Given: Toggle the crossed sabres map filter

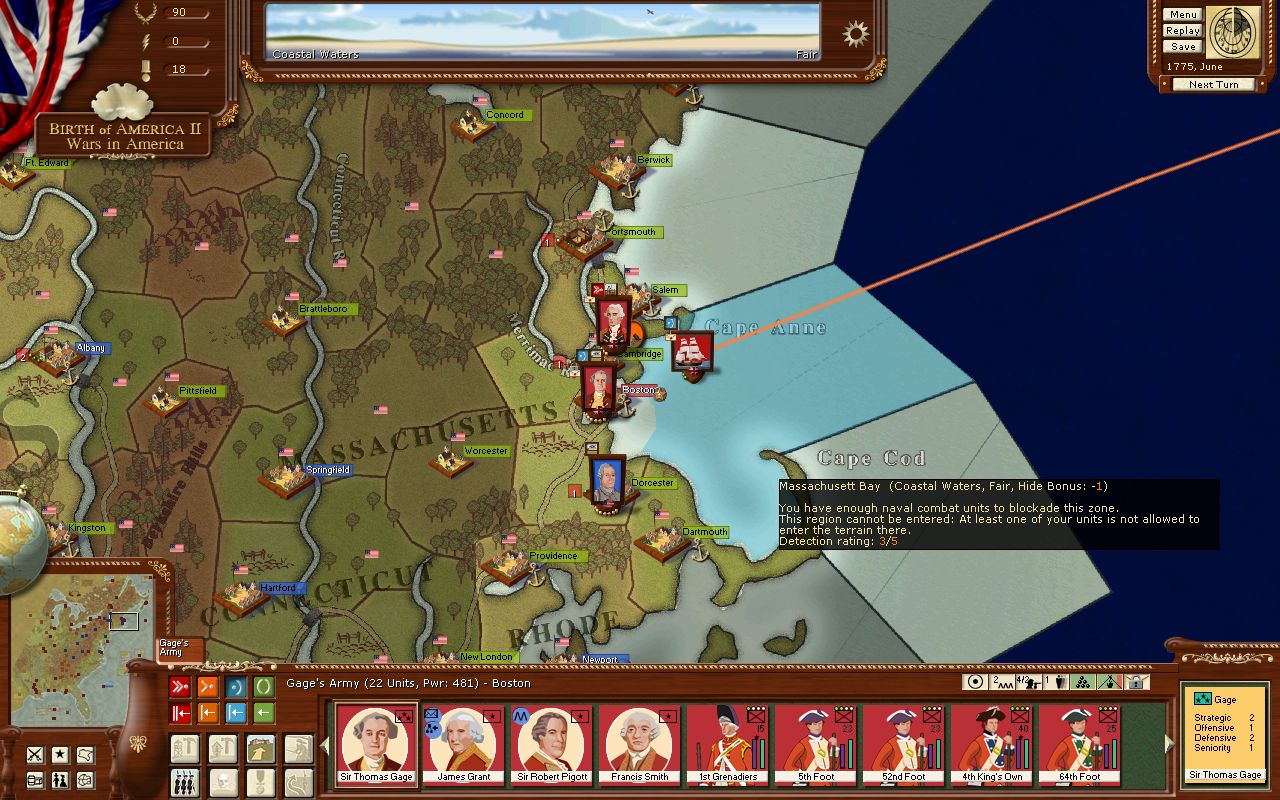Looking at the screenshot, I should pyautogui.click(x=34, y=754).
